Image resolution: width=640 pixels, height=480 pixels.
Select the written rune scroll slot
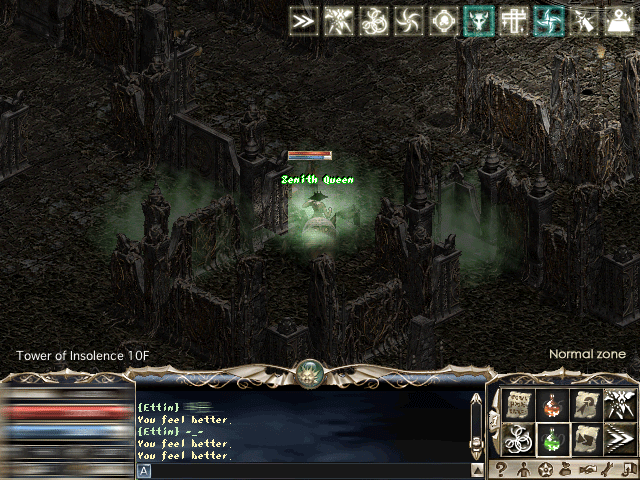click(x=519, y=405)
